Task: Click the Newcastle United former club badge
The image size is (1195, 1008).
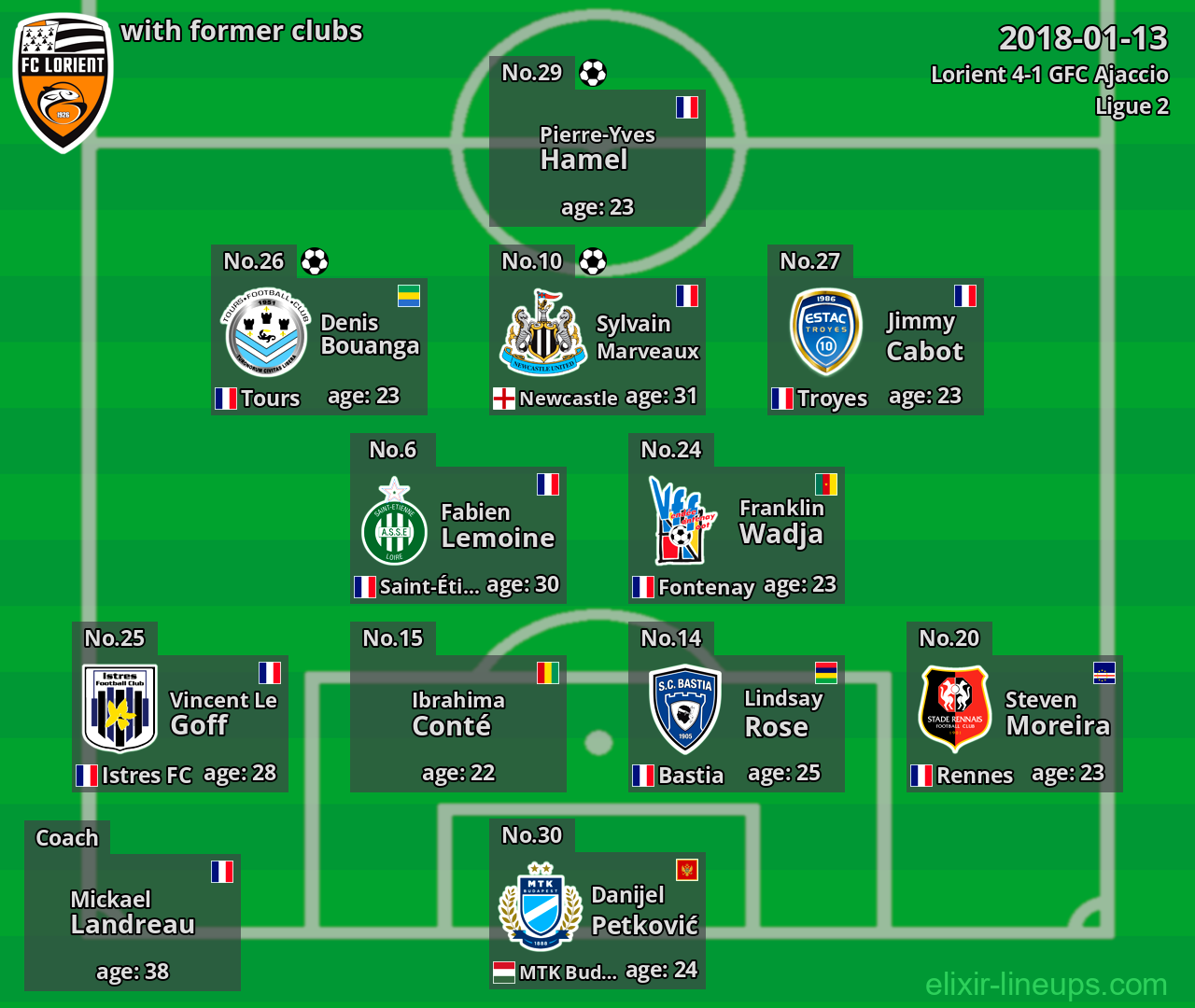Action: pos(544,333)
